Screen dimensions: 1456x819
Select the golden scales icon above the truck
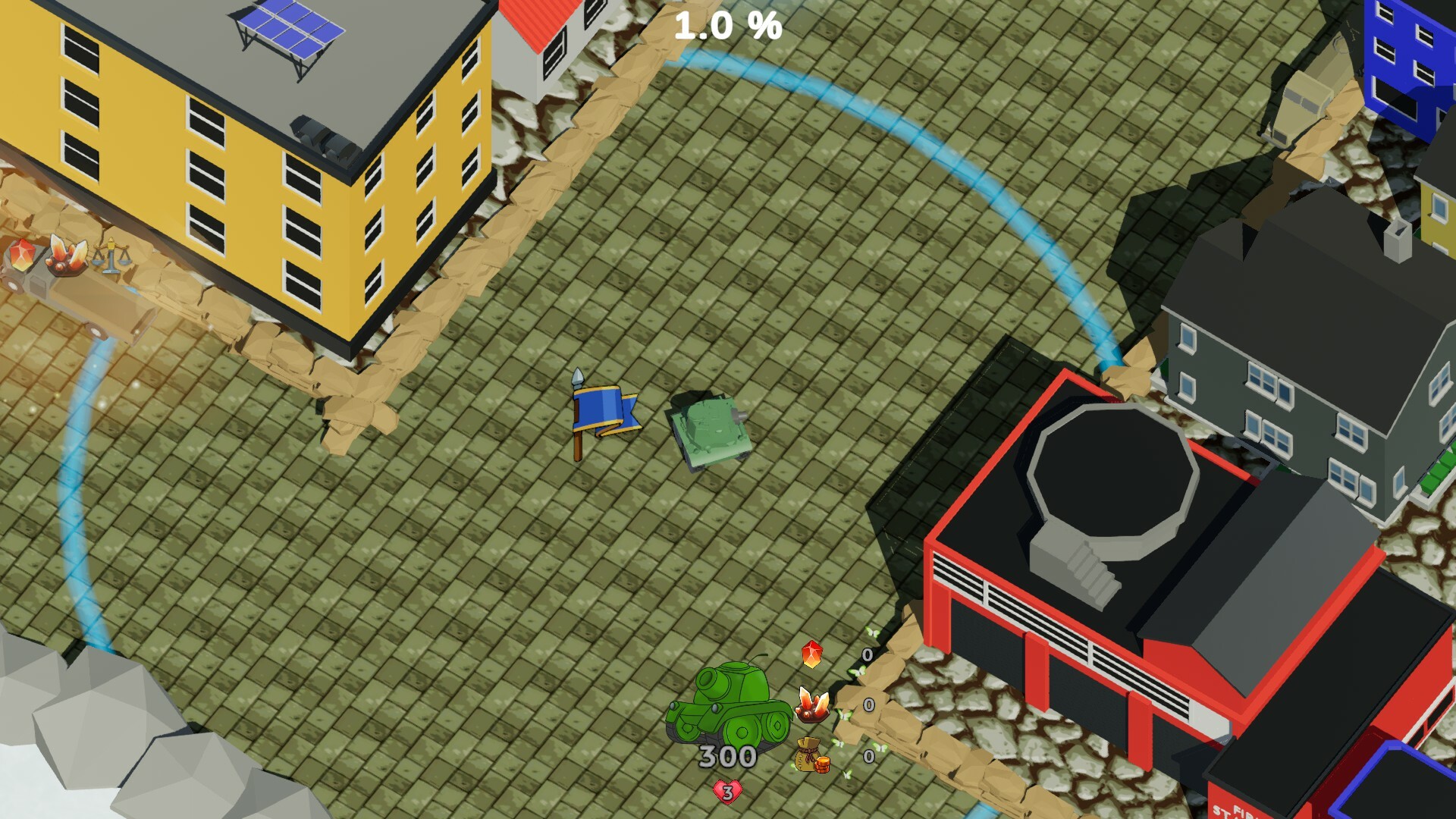pyautogui.click(x=112, y=255)
